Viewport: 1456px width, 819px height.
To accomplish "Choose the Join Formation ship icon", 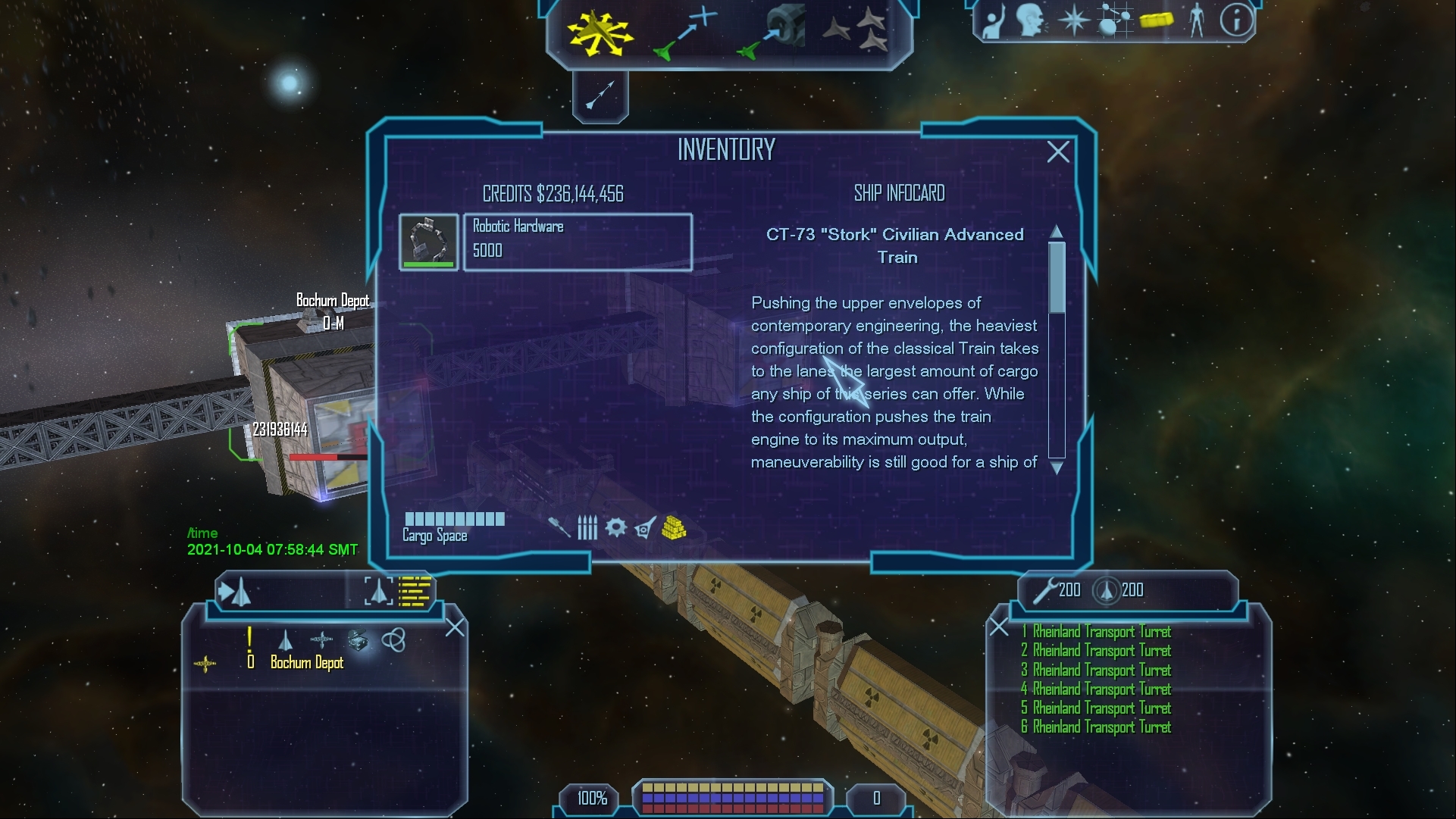I will click(855, 30).
